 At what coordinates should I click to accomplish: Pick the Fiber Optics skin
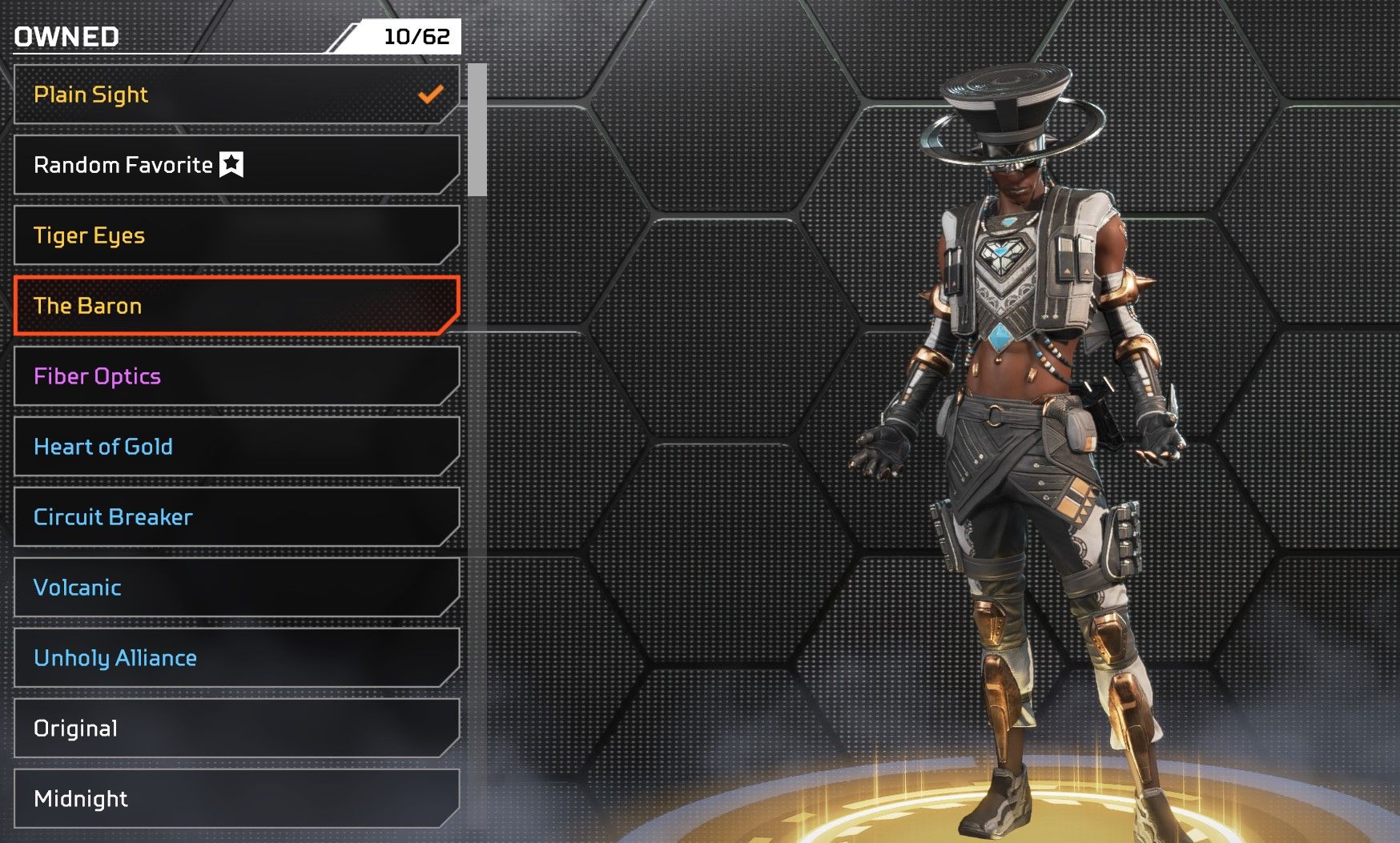236,376
